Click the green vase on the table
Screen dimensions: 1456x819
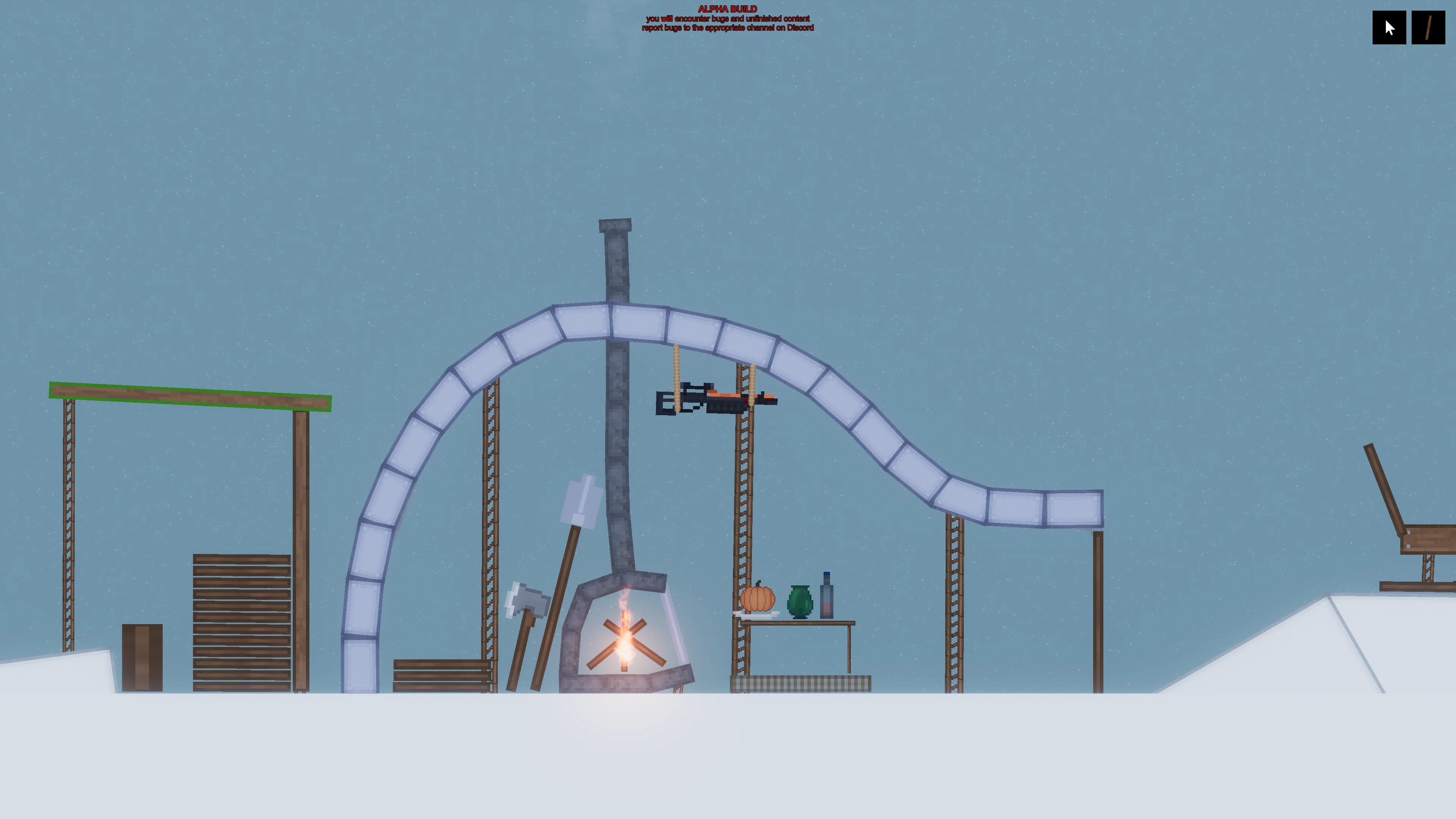tap(800, 596)
